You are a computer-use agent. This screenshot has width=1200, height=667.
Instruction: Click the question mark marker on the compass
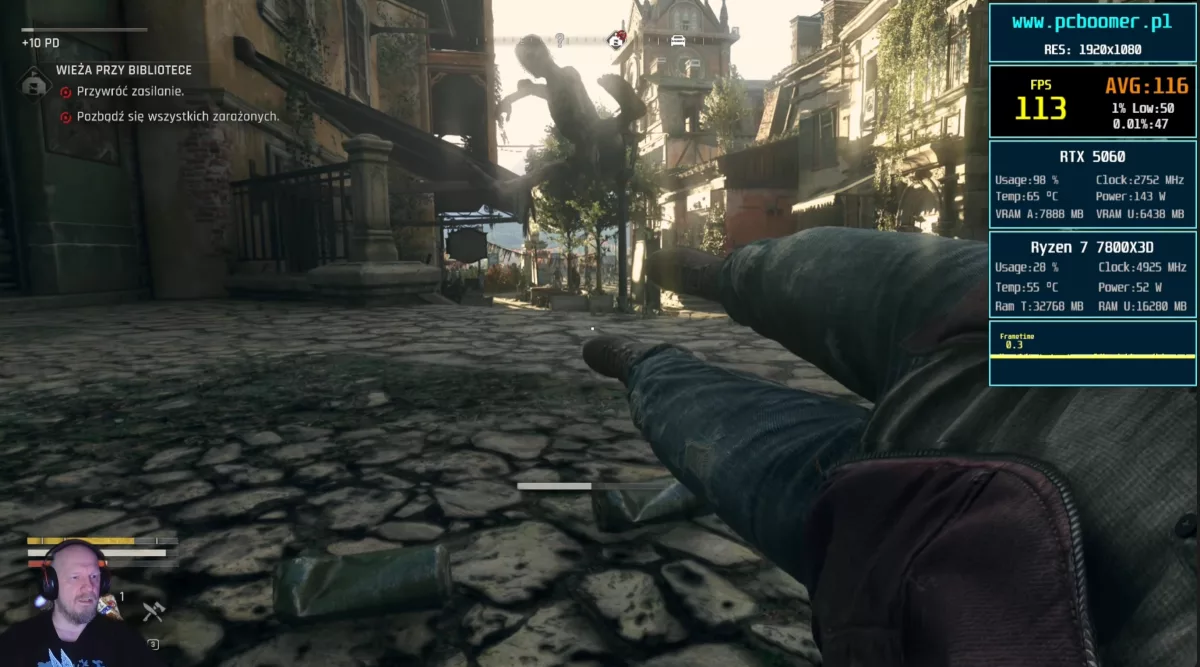[560, 40]
